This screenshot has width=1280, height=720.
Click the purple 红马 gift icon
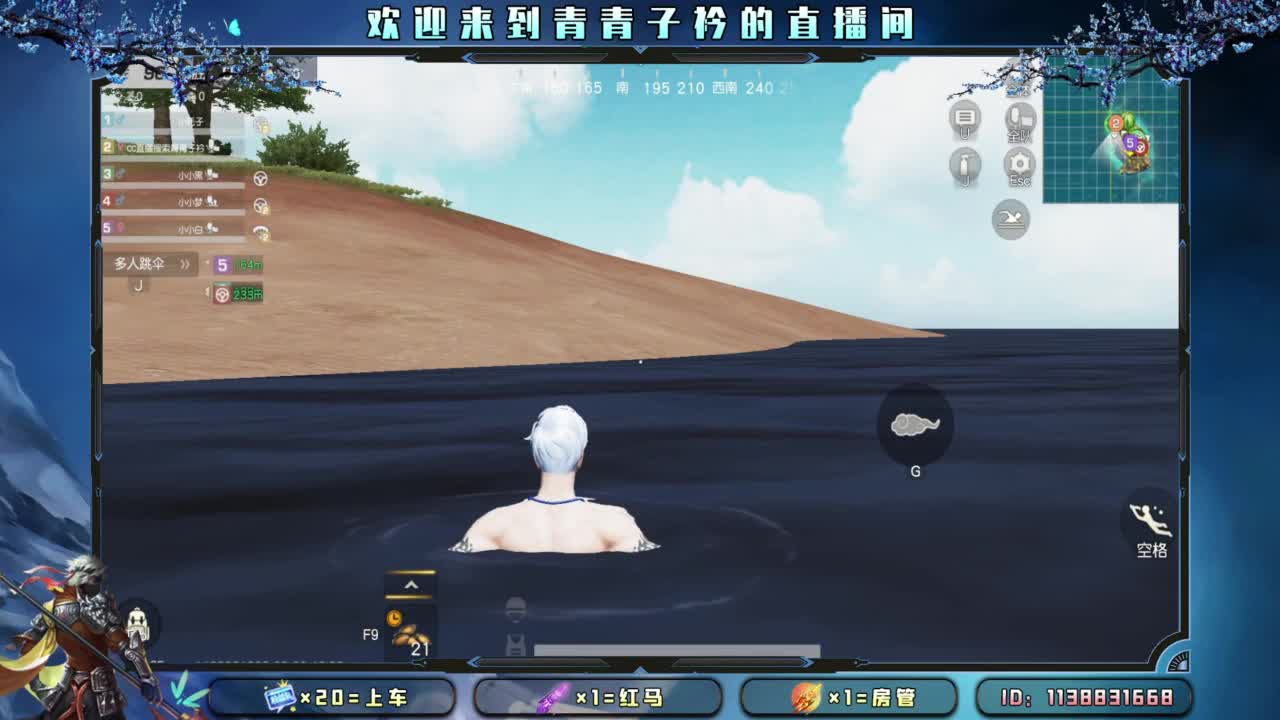(551, 699)
